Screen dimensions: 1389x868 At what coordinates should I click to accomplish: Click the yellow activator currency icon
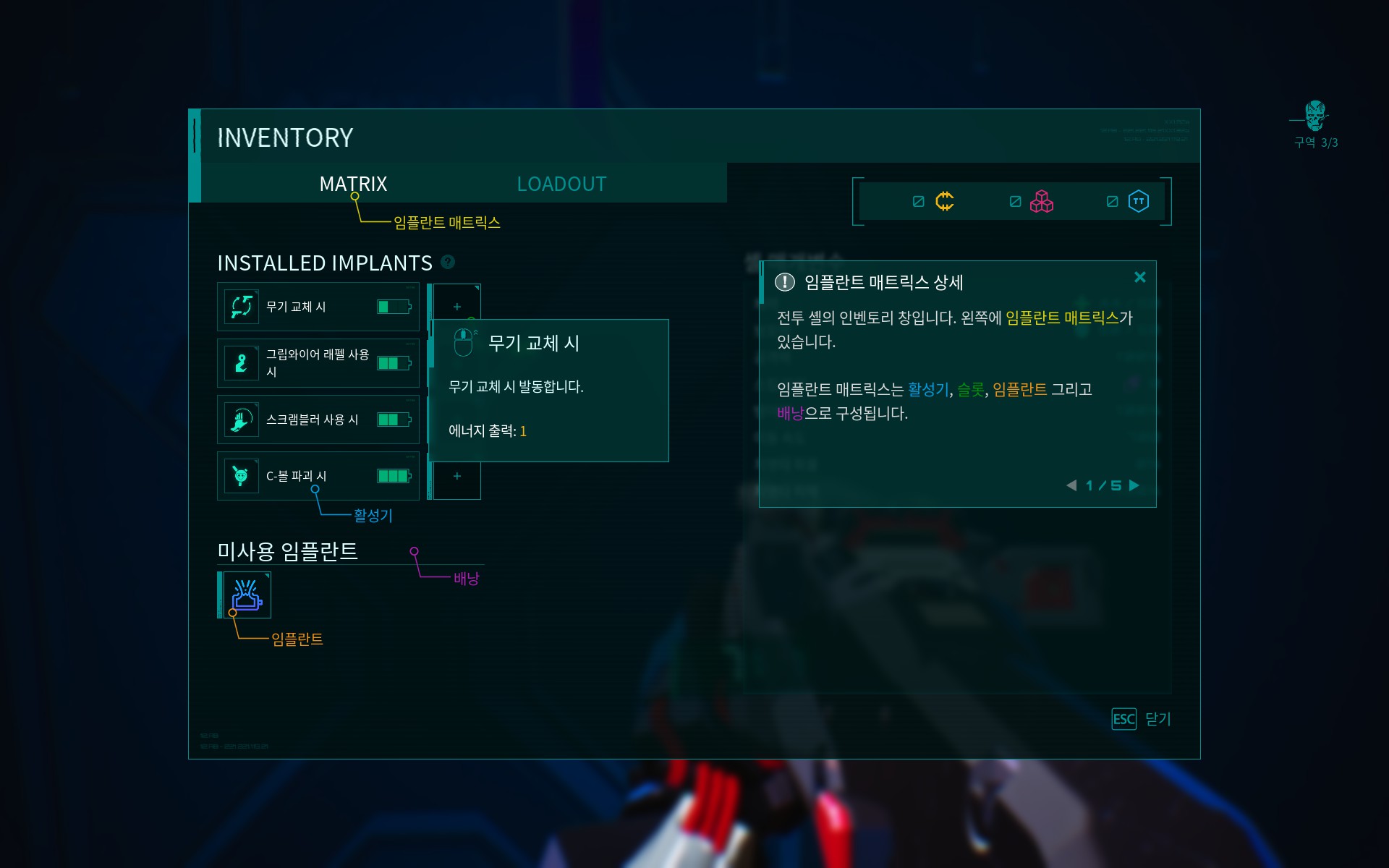[x=945, y=202]
